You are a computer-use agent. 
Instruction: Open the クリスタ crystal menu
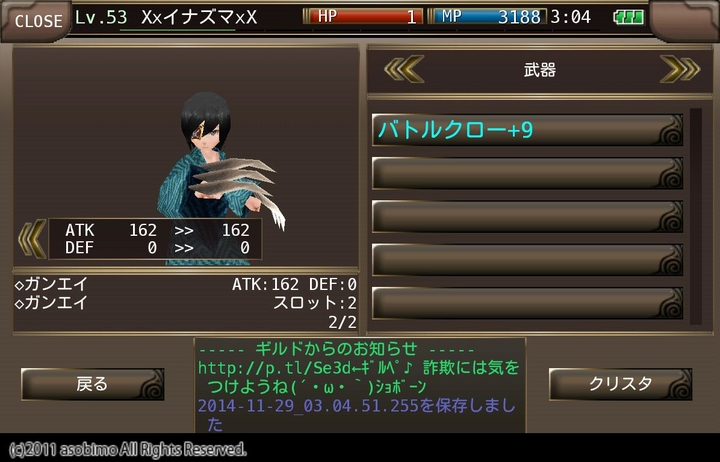620,384
